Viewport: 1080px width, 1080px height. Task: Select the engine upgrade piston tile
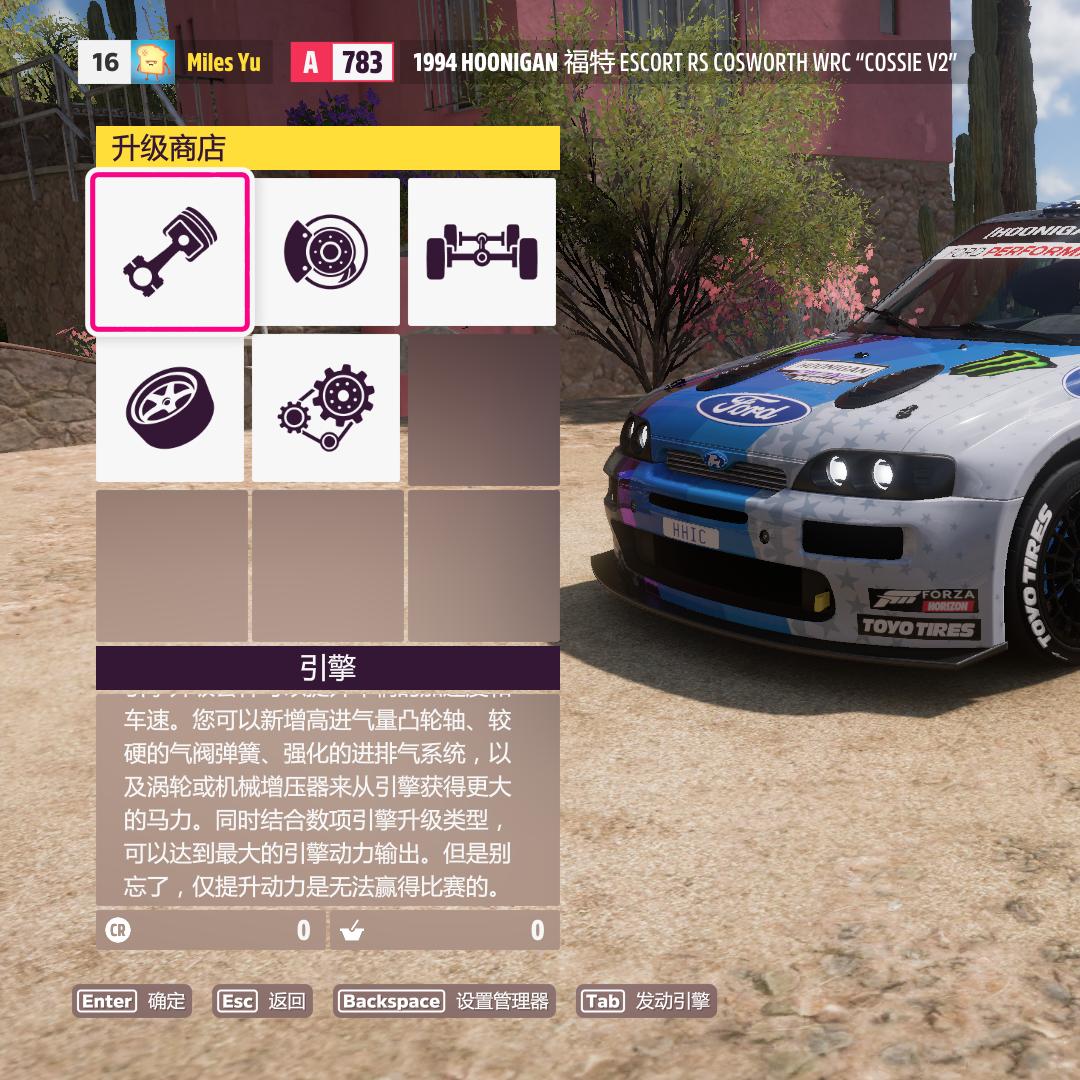click(x=169, y=252)
